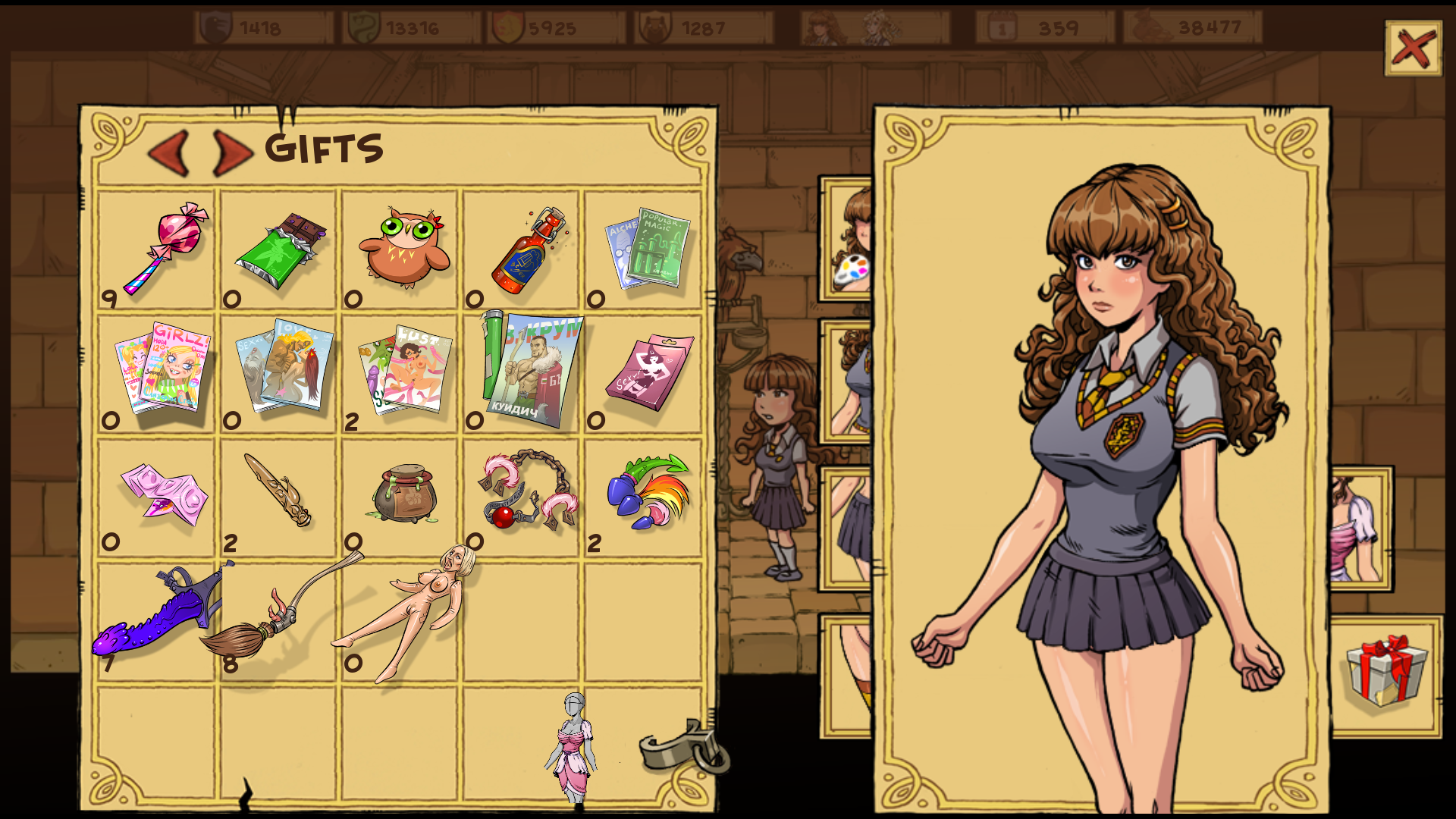Screen dimensions: 1456x819
Task: Close the gifts screen with the X
Action: tap(1413, 48)
